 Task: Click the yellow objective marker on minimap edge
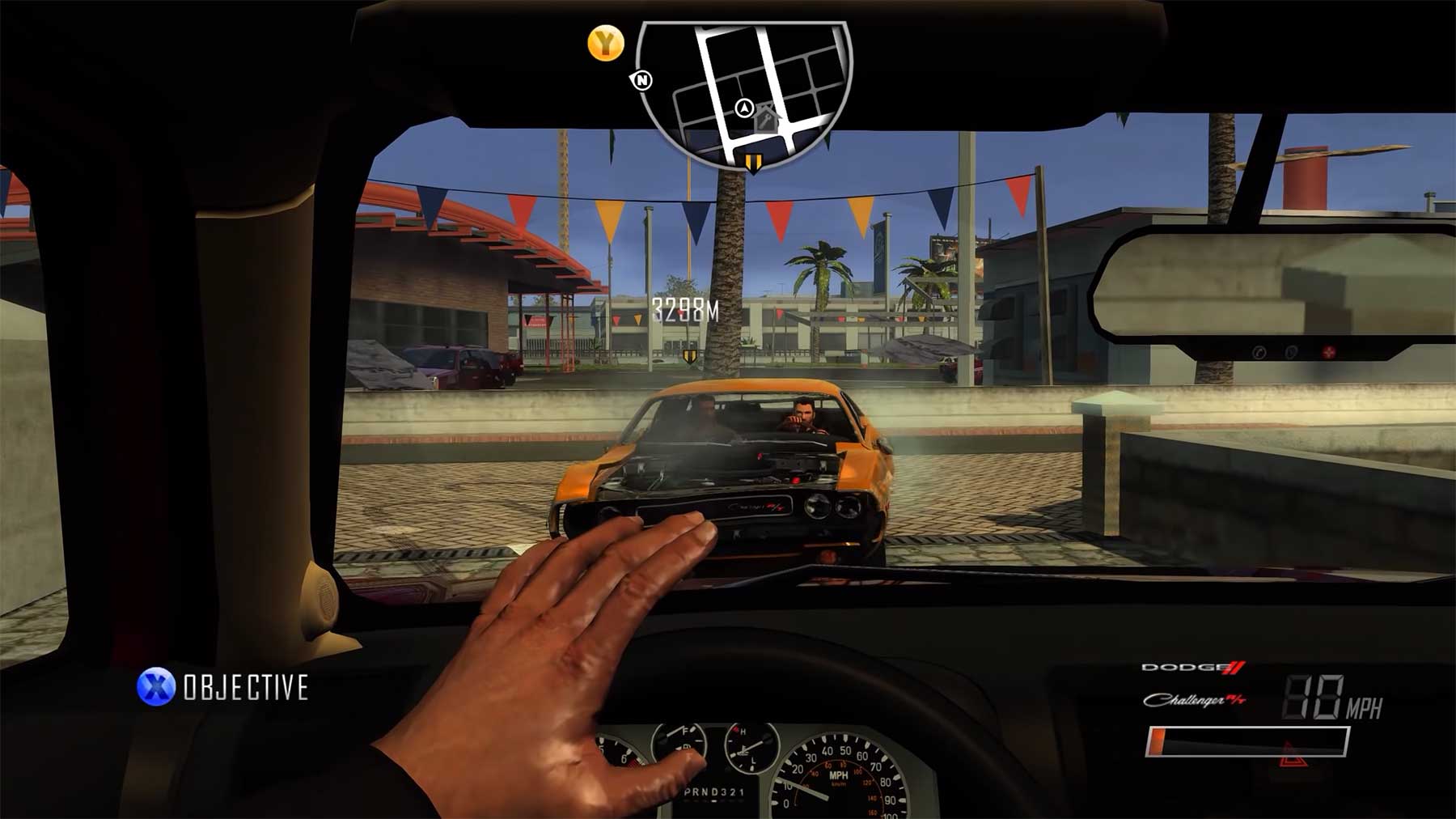pos(753,163)
